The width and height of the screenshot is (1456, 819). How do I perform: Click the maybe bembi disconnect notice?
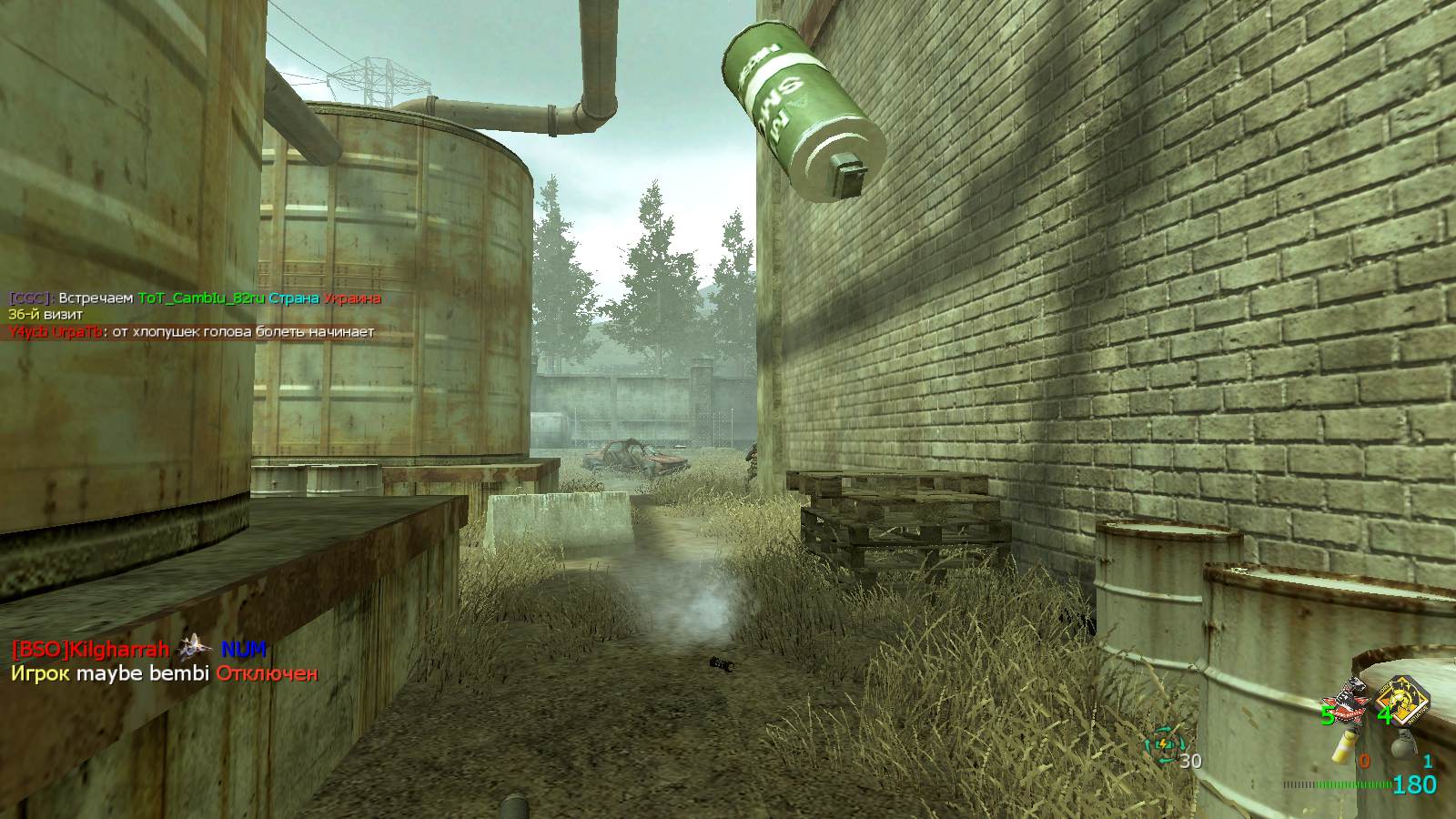[x=164, y=674]
